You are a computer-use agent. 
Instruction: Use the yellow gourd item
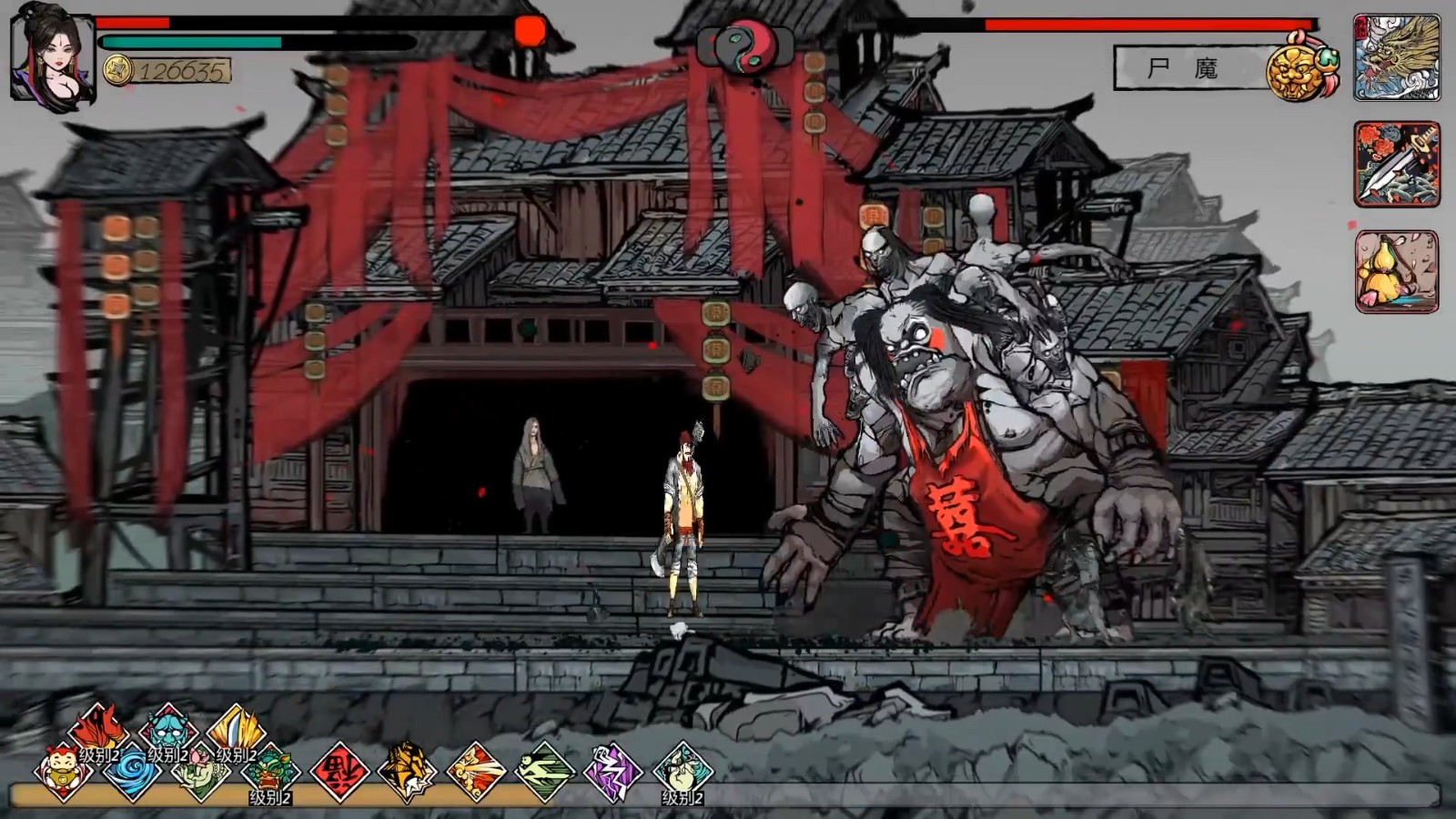(1396, 271)
